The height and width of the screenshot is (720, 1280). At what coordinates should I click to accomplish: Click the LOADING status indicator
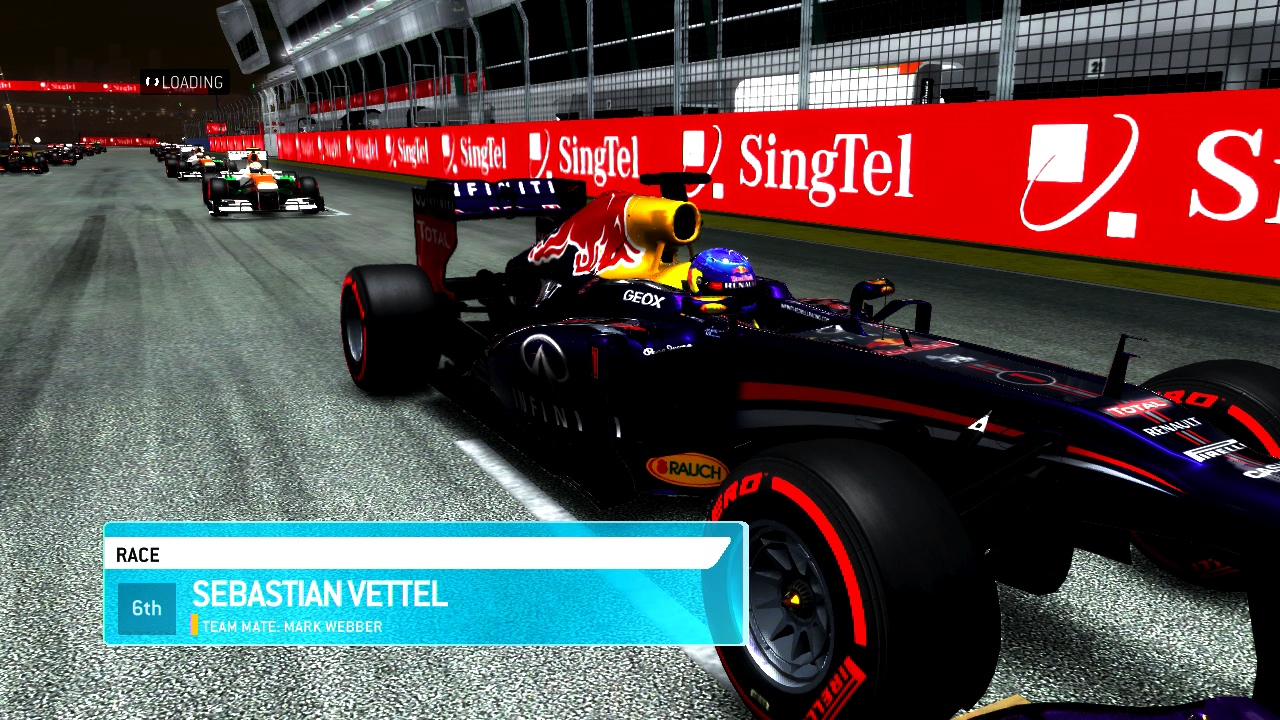click(x=189, y=82)
